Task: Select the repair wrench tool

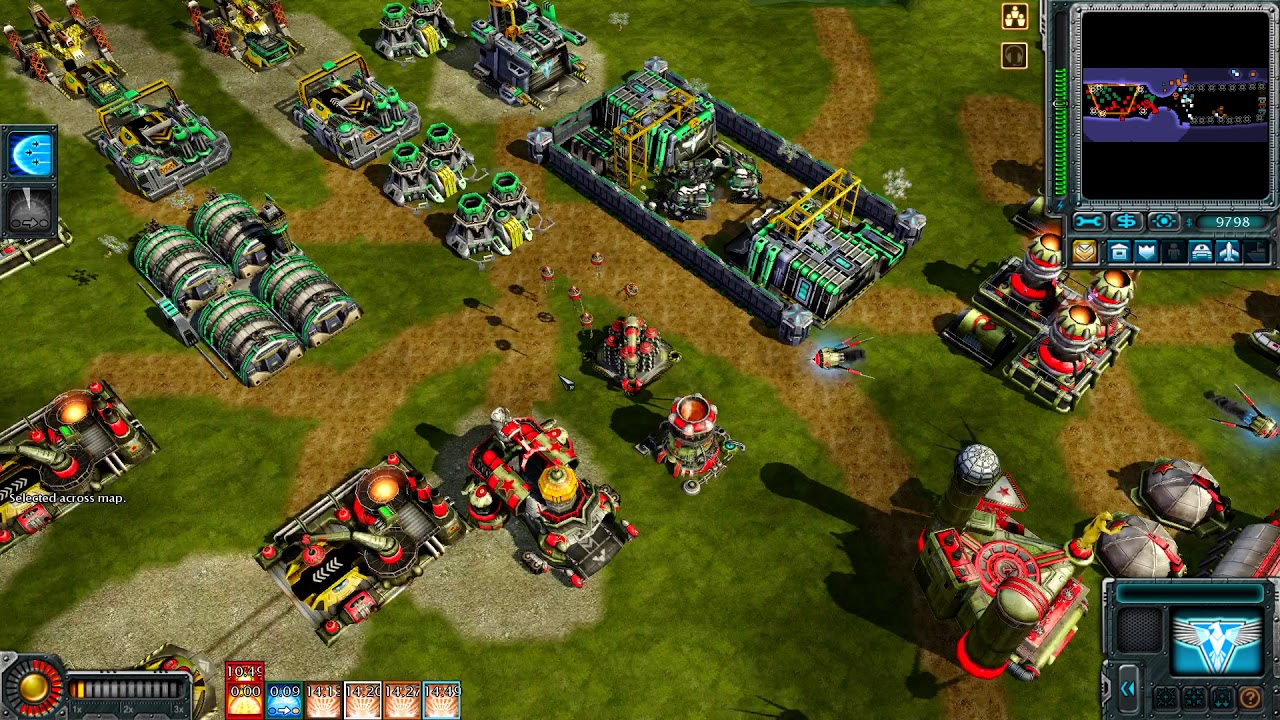Action: coord(1089,221)
